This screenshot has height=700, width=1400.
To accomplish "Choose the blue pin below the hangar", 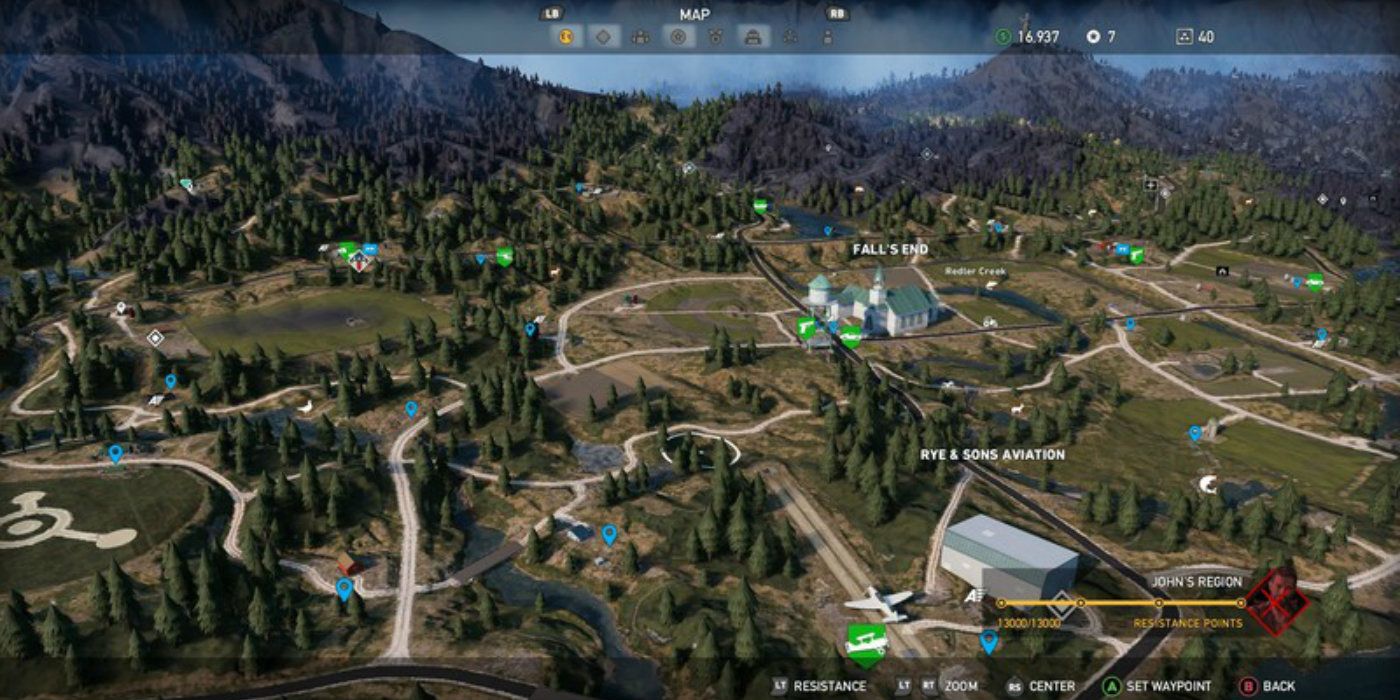I will [989, 641].
